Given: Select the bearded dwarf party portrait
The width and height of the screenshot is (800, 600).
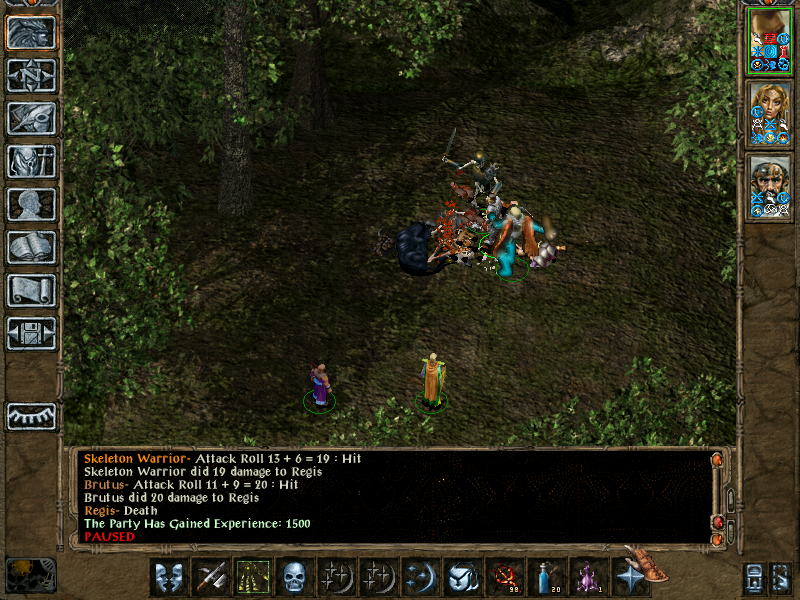Looking at the screenshot, I should 769,187.
